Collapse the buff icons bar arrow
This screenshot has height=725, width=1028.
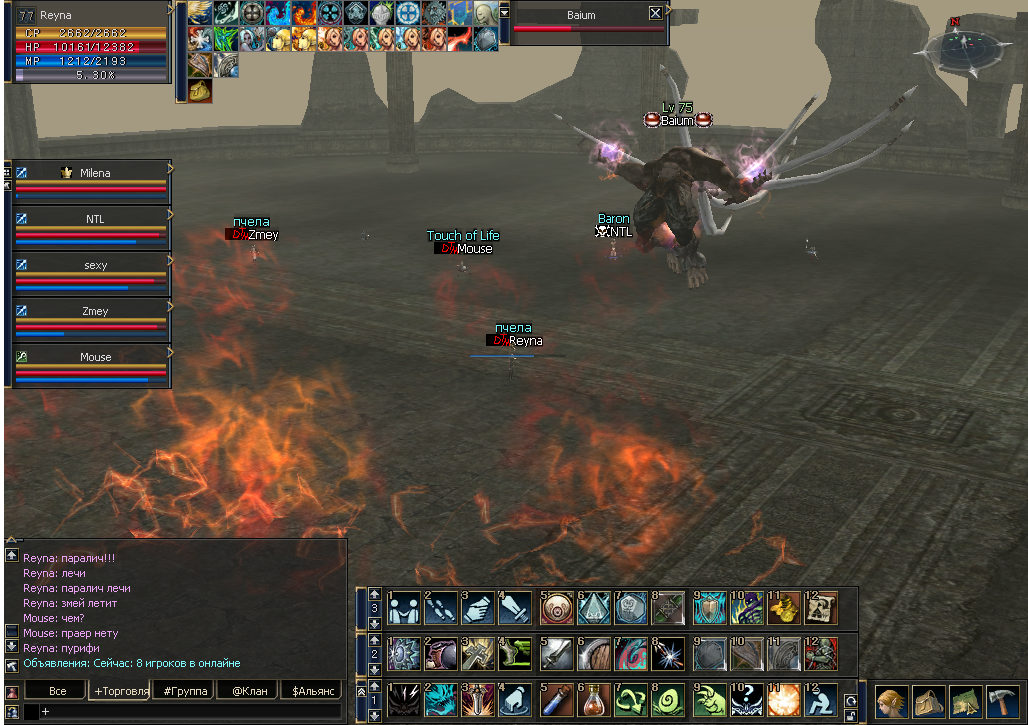pos(505,12)
